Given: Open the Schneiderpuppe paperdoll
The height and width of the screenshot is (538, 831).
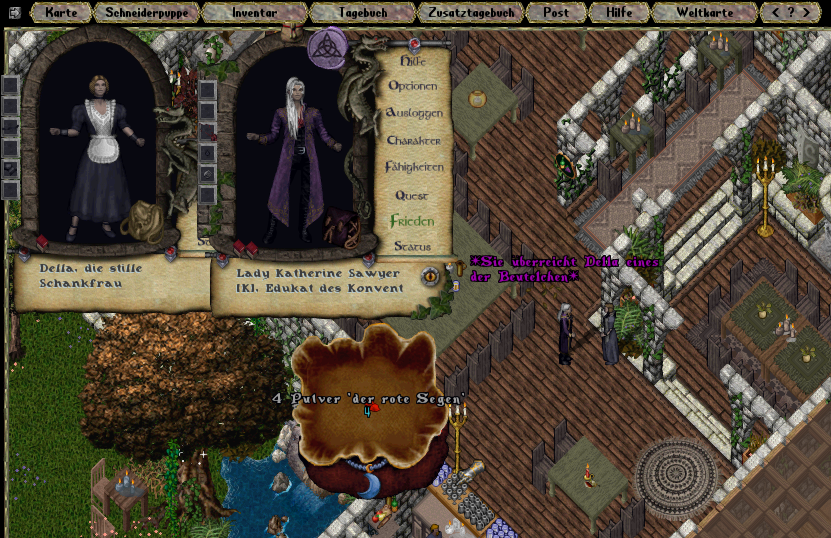Looking at the screenshot, I should coord(146,13).
